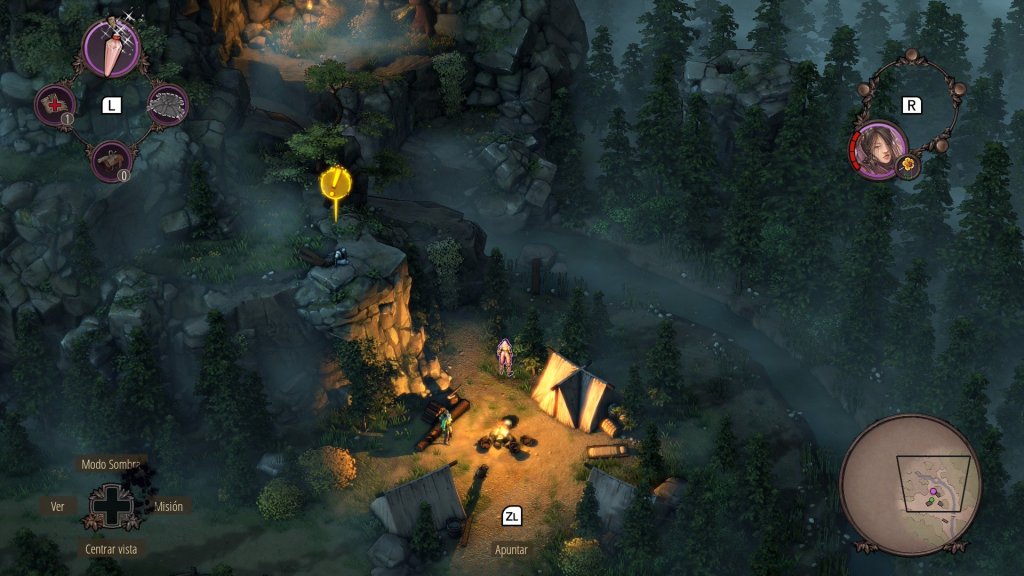Click the yellow exclamation objective marker
Viewport: 1024px width, 576px height.
coord(334,184)
